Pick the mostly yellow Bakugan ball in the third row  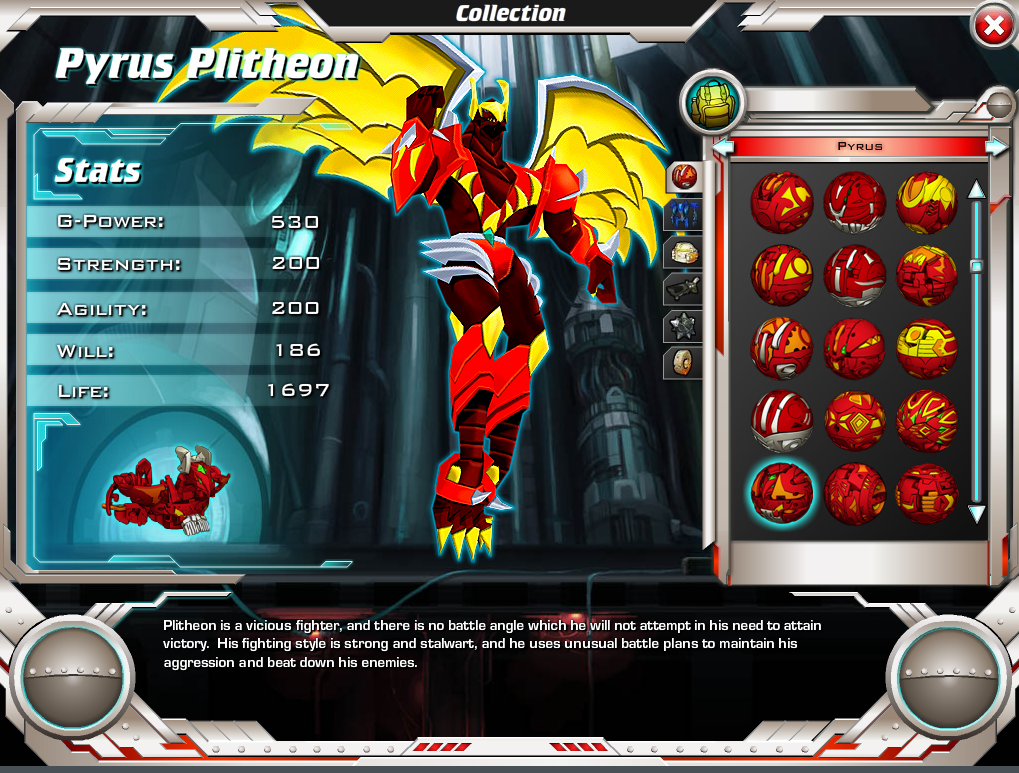(x=927, y=347)
